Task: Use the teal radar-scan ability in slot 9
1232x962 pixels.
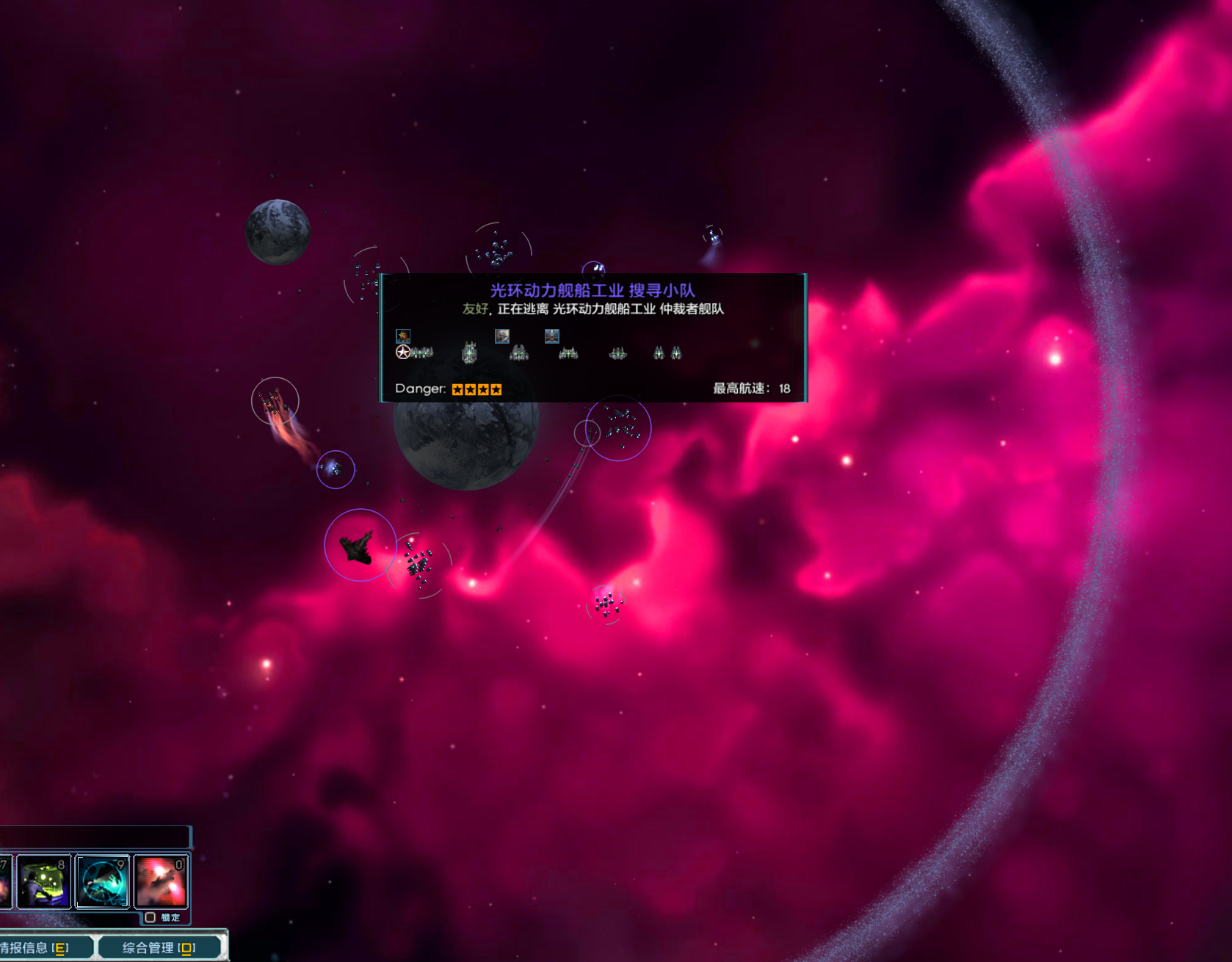Action: click(103, 882)
